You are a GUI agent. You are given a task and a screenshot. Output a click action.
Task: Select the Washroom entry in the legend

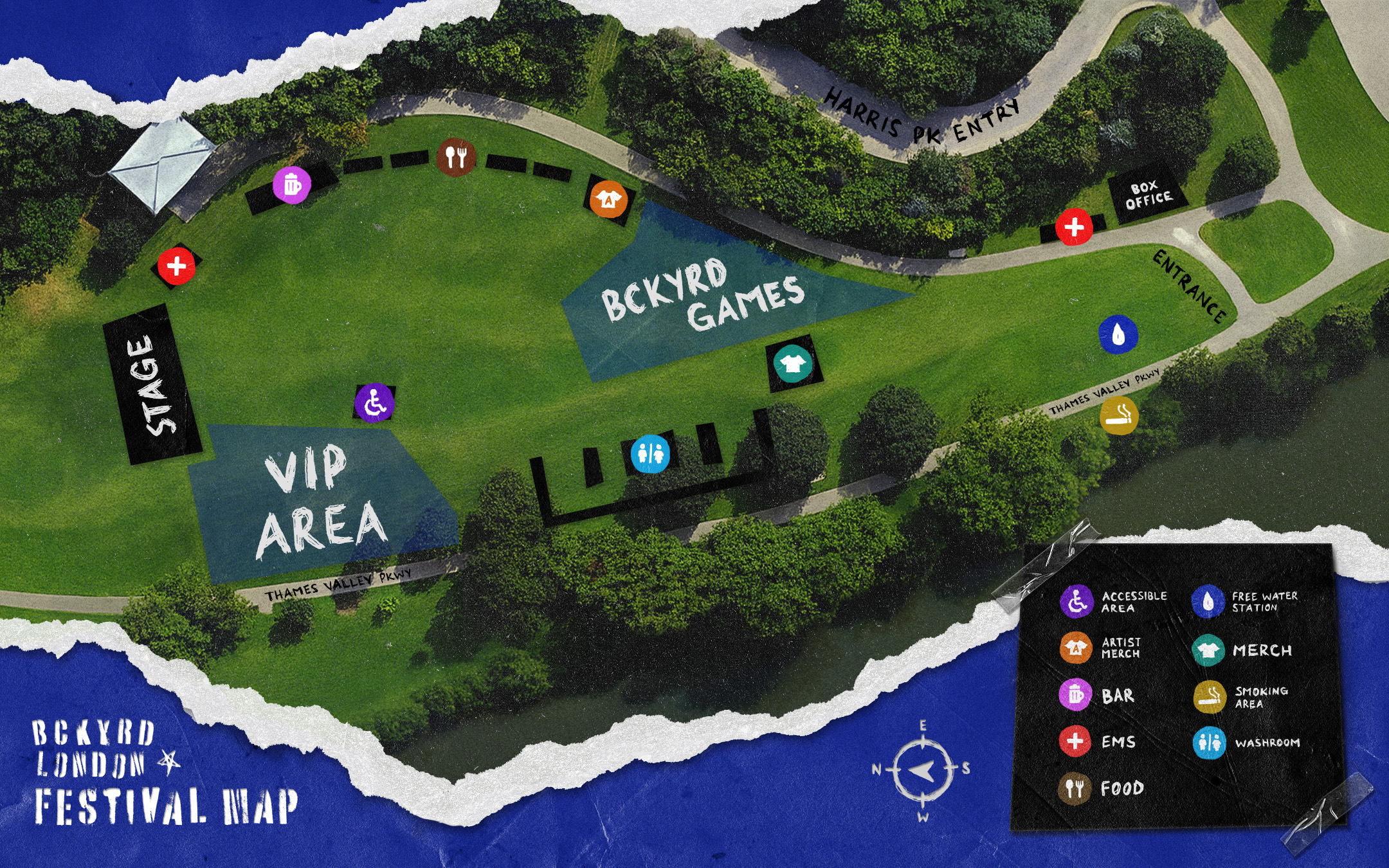point(1246,743)
